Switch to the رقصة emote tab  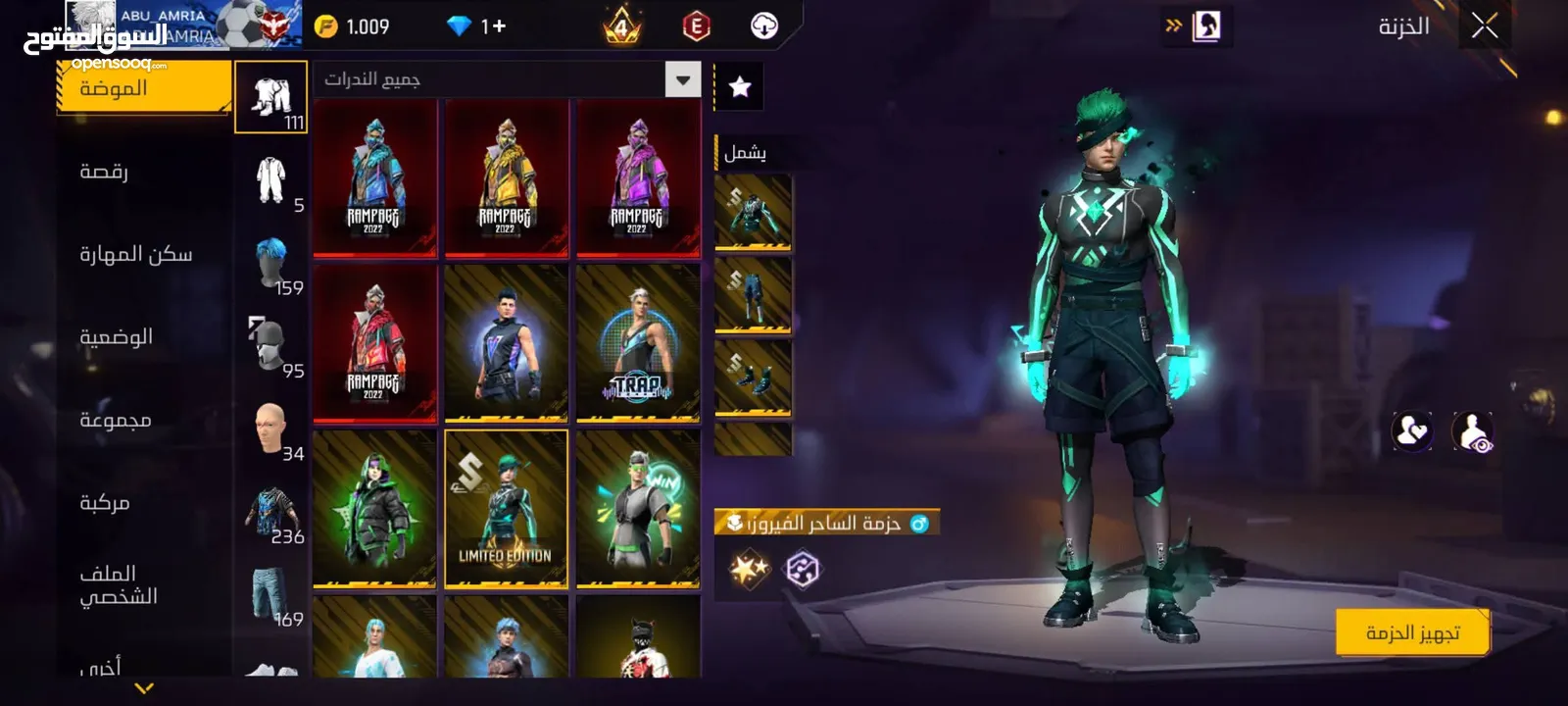tap(104, 172)
